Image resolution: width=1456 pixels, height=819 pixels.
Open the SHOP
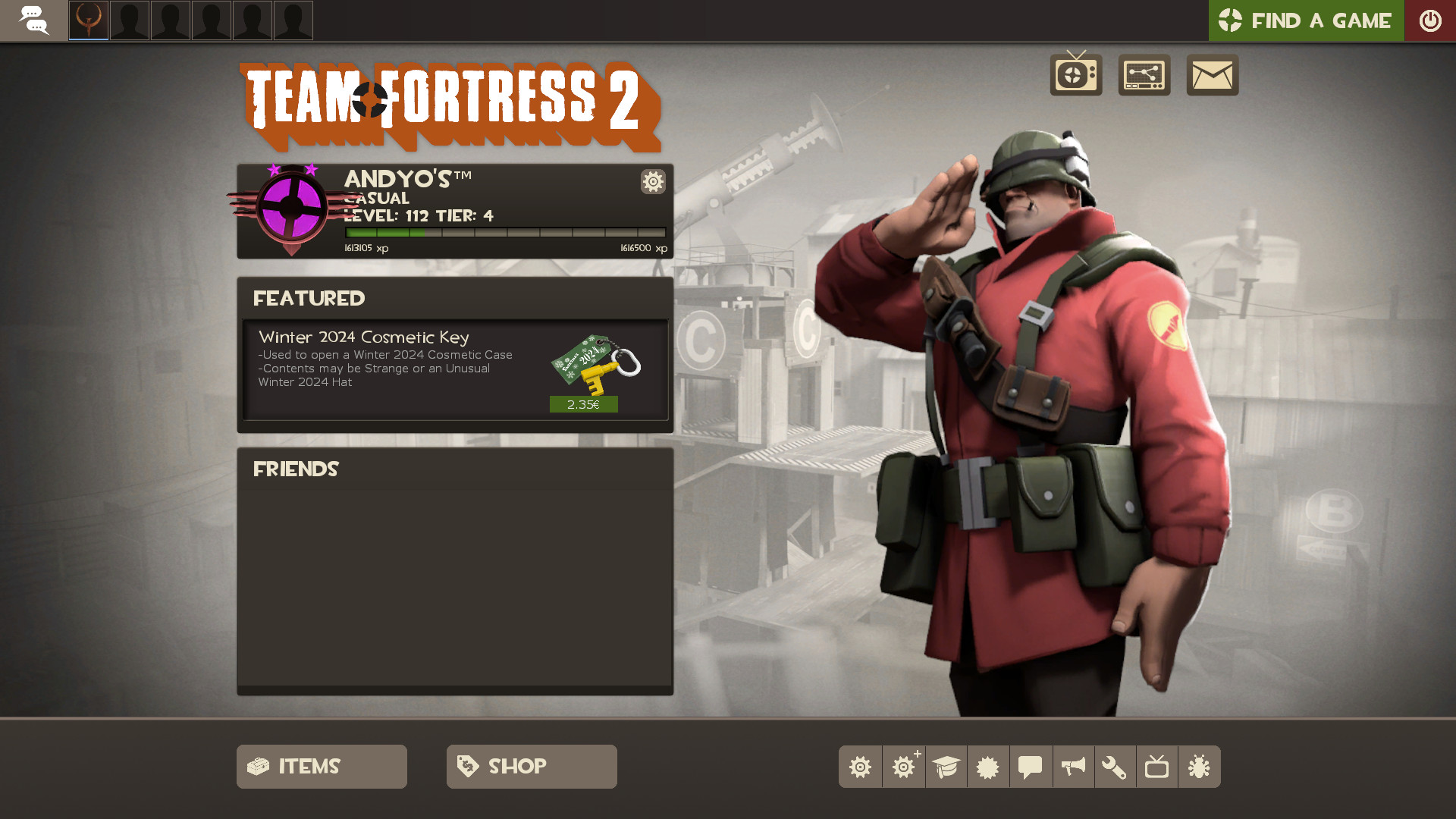coord(531,766)
